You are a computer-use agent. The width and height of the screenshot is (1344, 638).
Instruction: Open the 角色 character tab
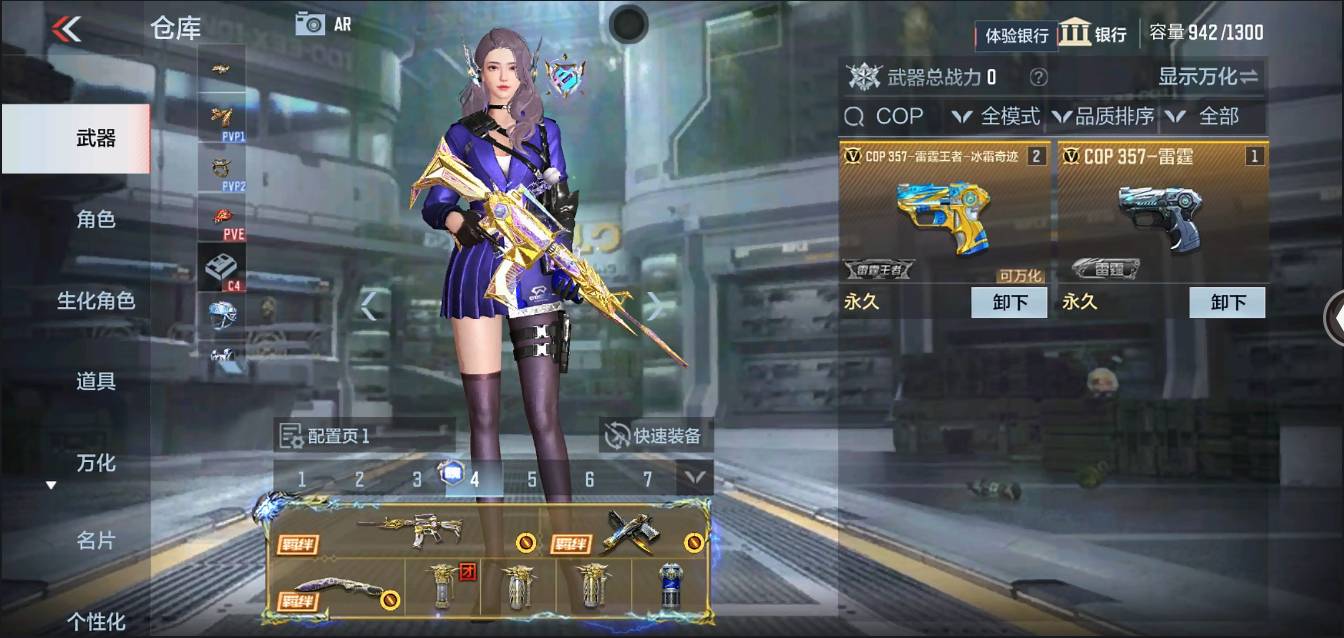point(96,219)
